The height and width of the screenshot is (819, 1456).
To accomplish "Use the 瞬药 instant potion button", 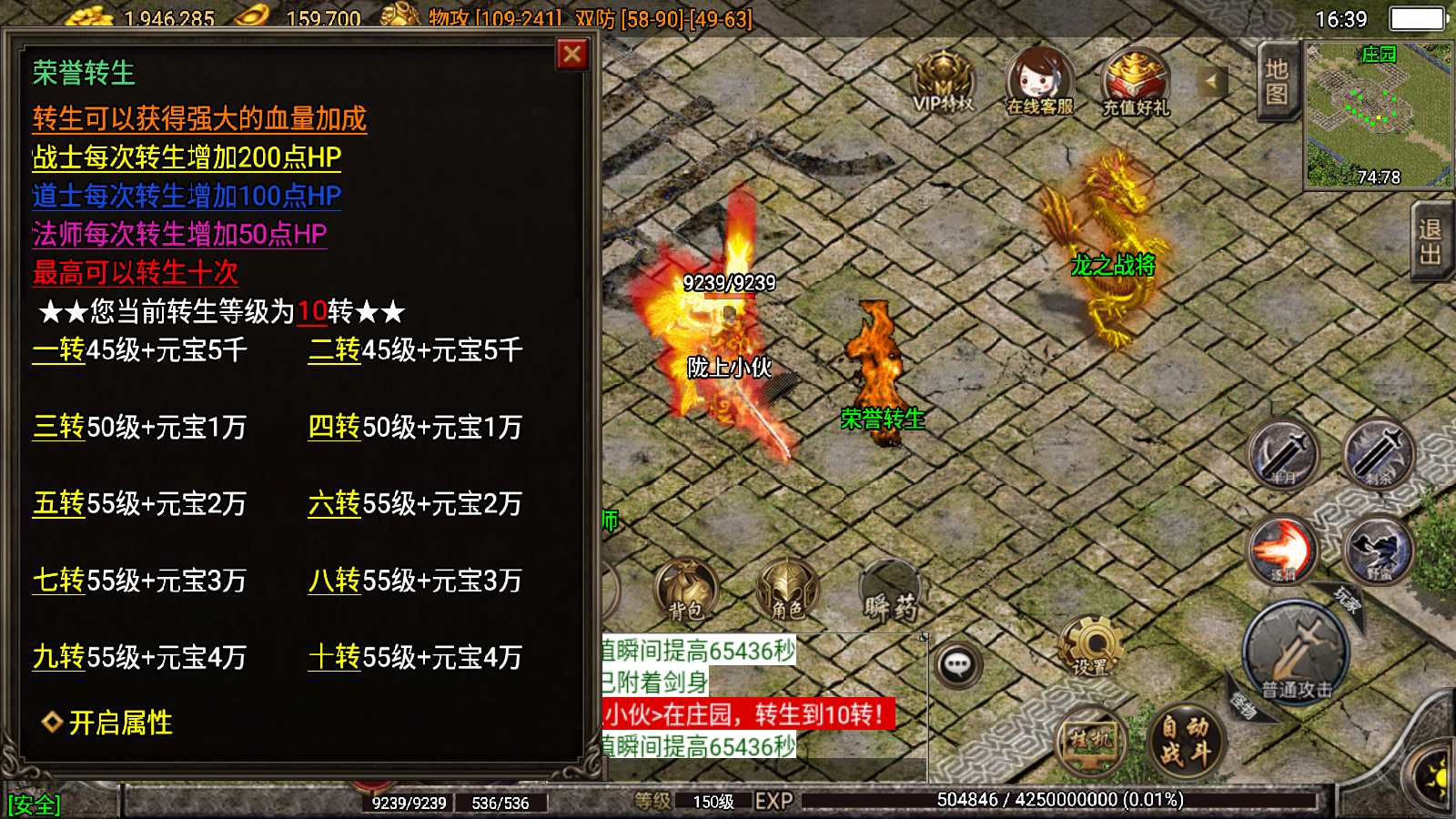I will (891, 592).
